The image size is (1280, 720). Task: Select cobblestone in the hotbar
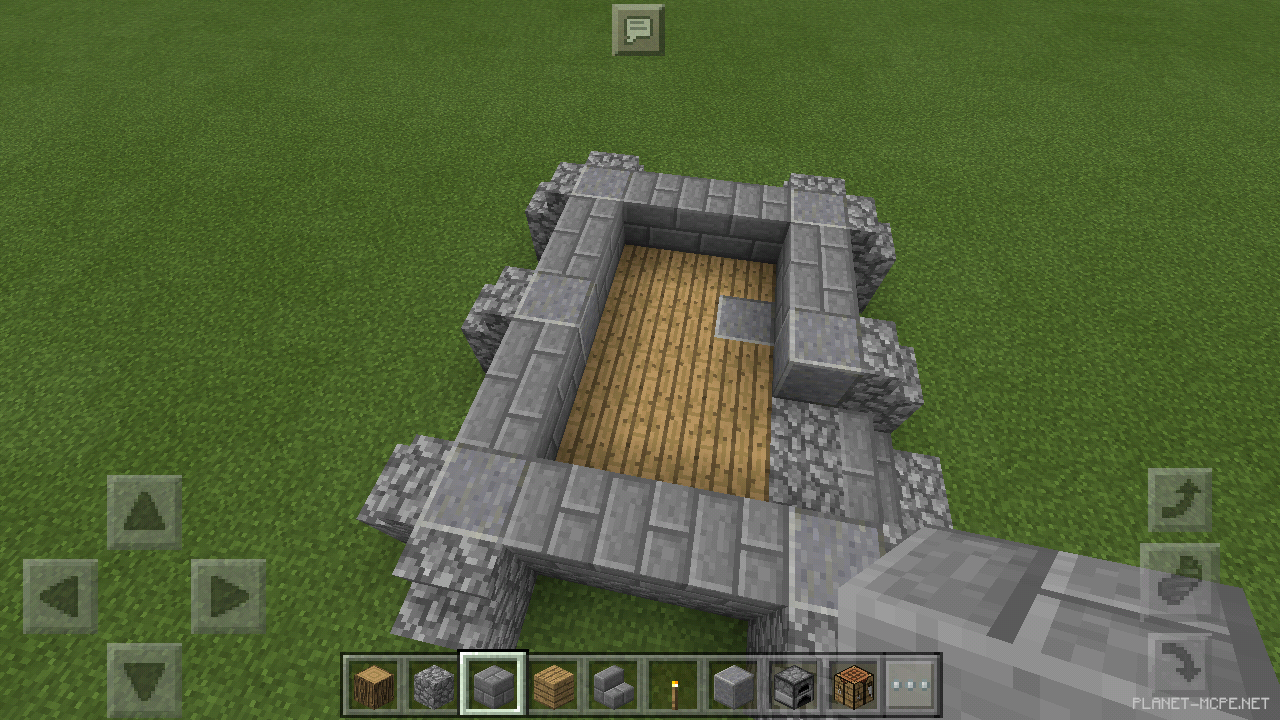(x=433, y=685)
